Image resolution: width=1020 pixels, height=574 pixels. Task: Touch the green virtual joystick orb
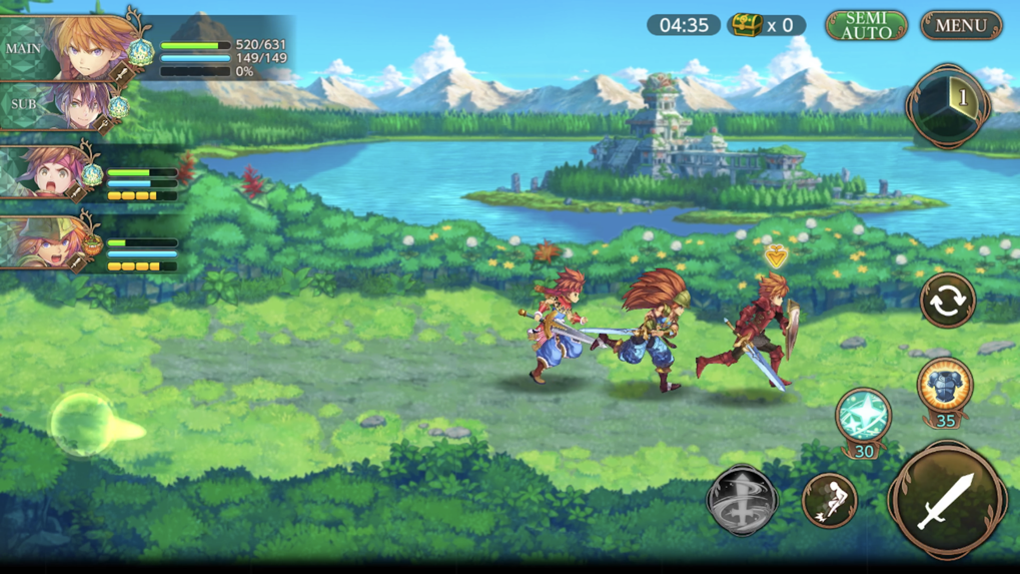coord(83,423)
